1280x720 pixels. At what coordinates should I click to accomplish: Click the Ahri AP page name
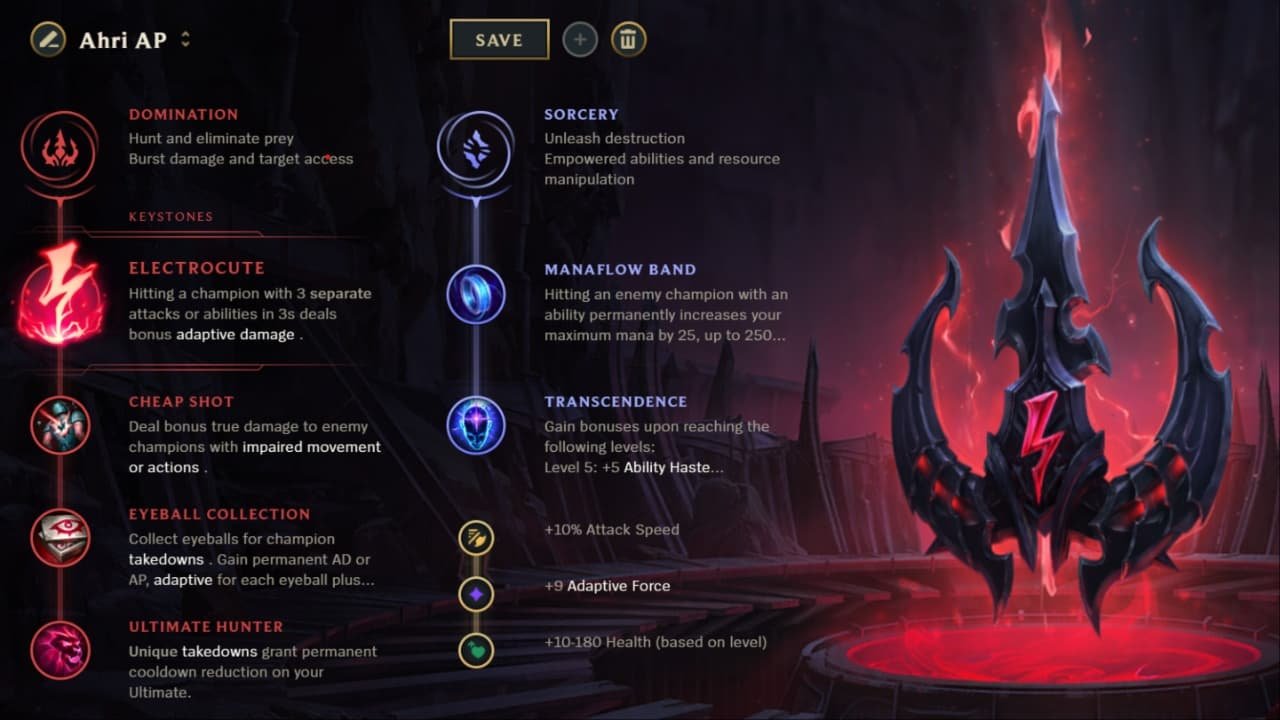coord(125,40)
